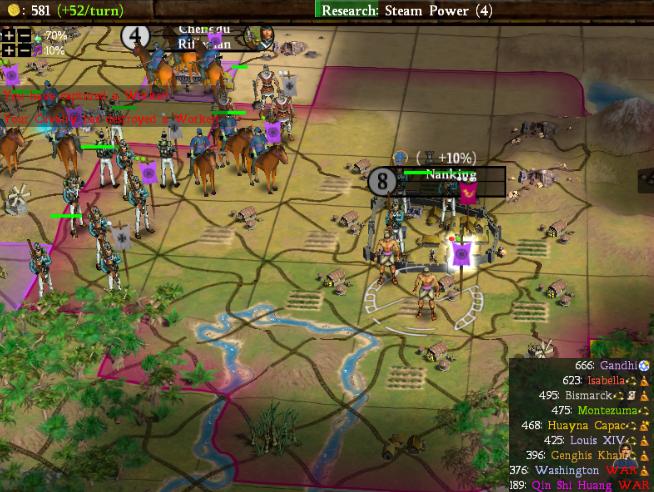Contact Isabella from the scoreboard

point(608,381)
